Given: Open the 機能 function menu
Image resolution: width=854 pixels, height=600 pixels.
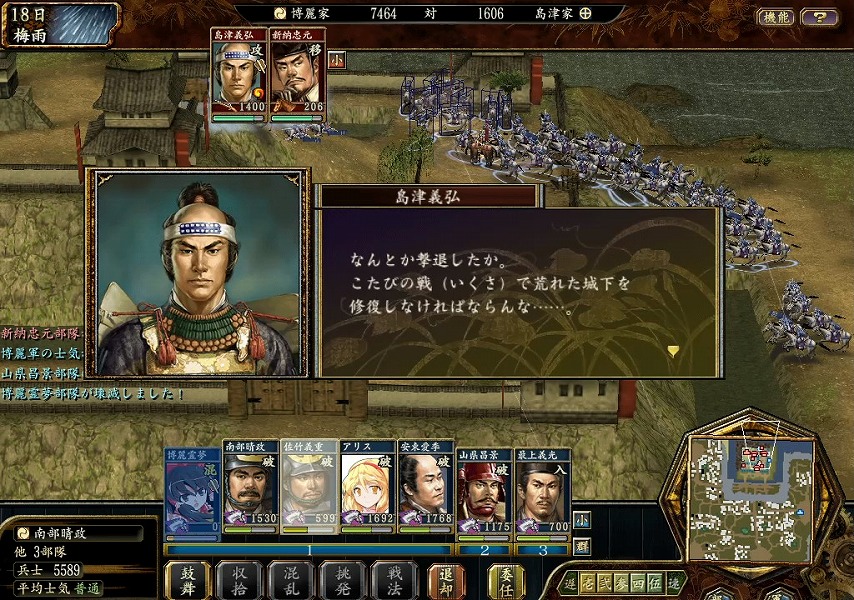Looking at the screenshot, I should [x=775, y=17].
